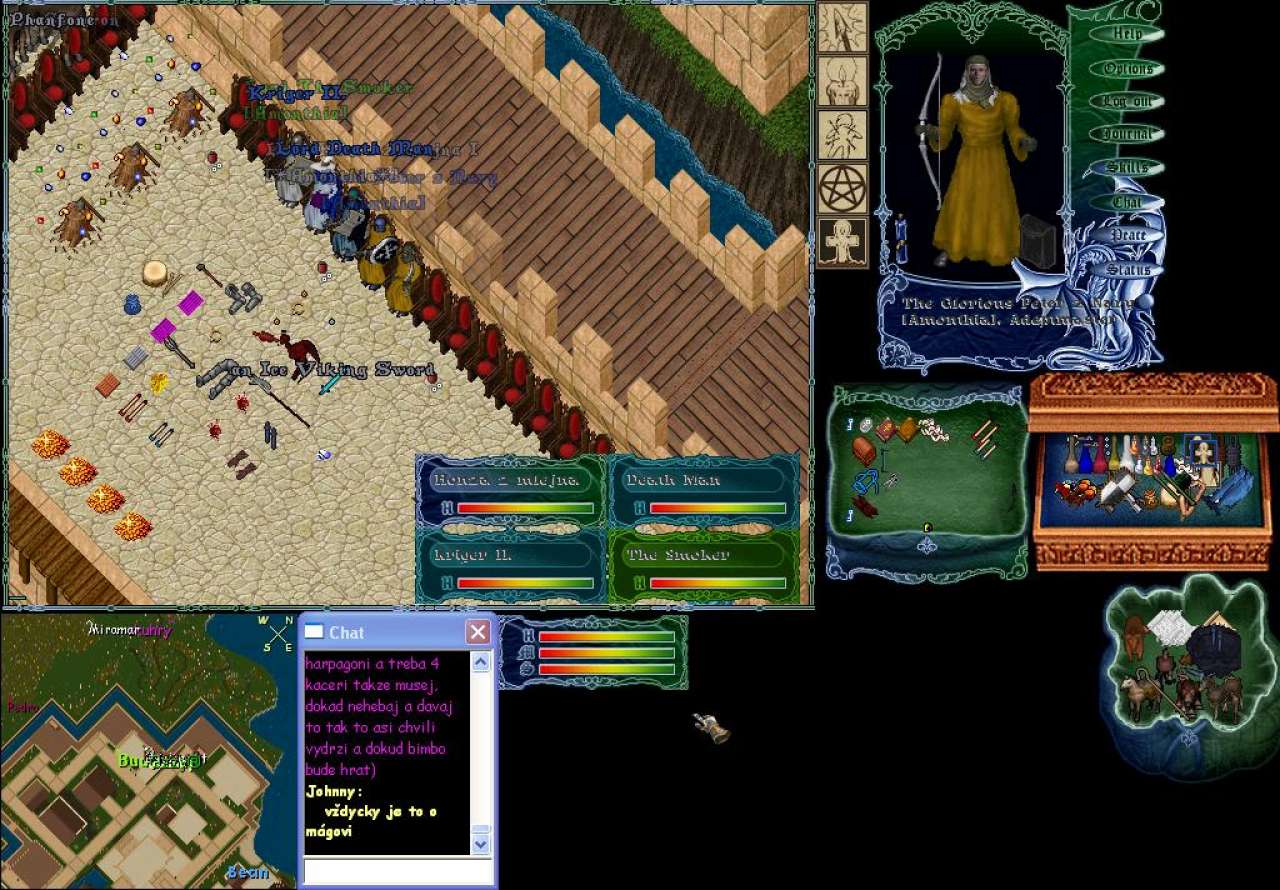Image resolution: width=1280 pixels, height=890 pixels.
Task: Open Chat from the paperdoll
Action: (1127, 201)
